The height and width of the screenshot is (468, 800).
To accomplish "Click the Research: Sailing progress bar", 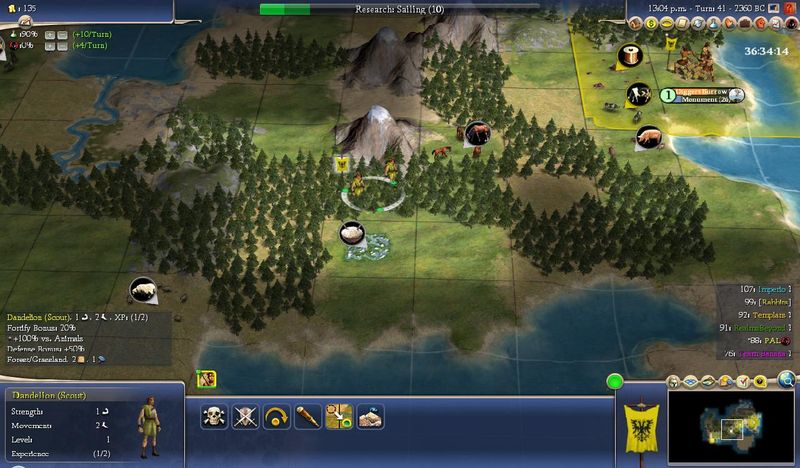I will [399, 9].
